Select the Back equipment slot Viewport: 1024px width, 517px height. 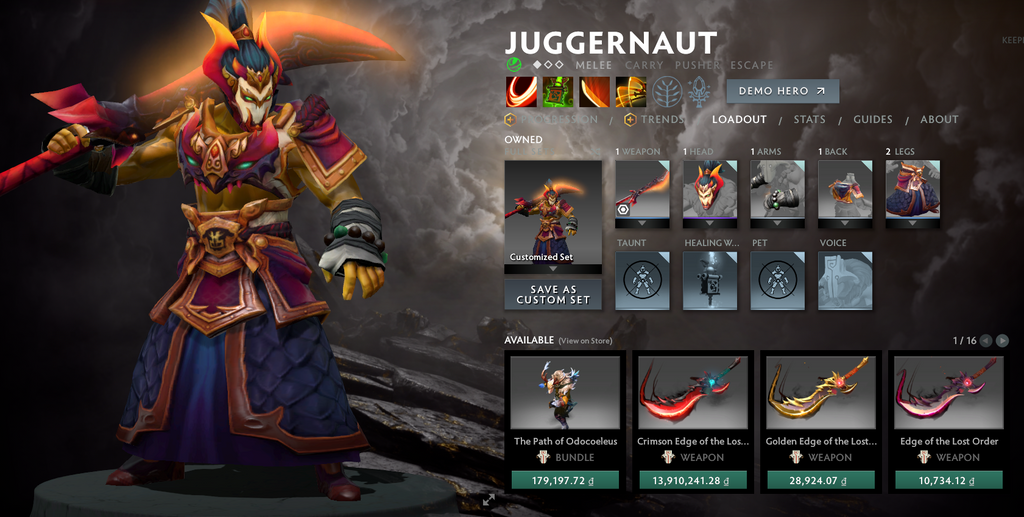845,189
